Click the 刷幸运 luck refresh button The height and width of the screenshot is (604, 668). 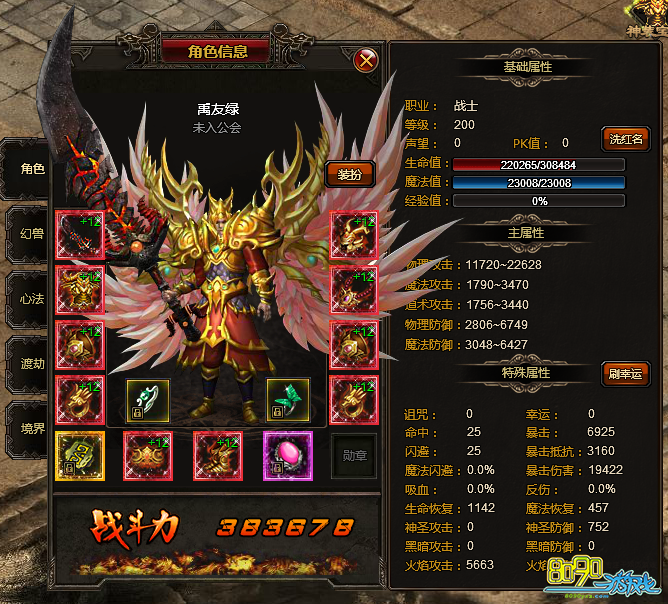625,374
